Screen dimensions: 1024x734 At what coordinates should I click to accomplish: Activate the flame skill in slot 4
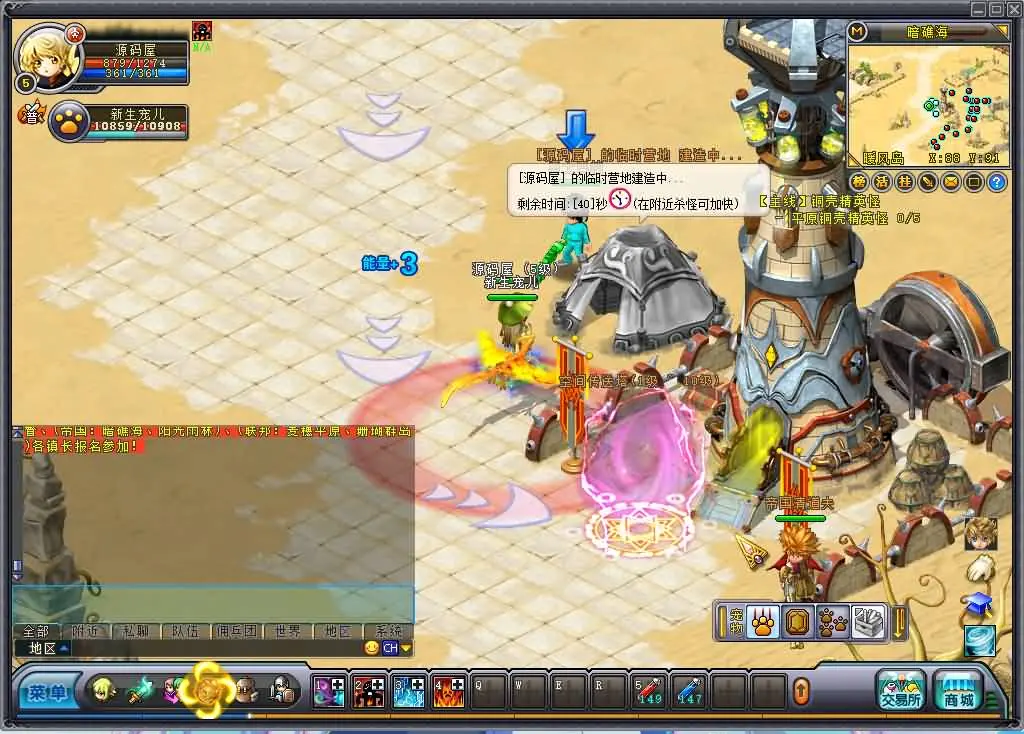[x=448, y=691]
